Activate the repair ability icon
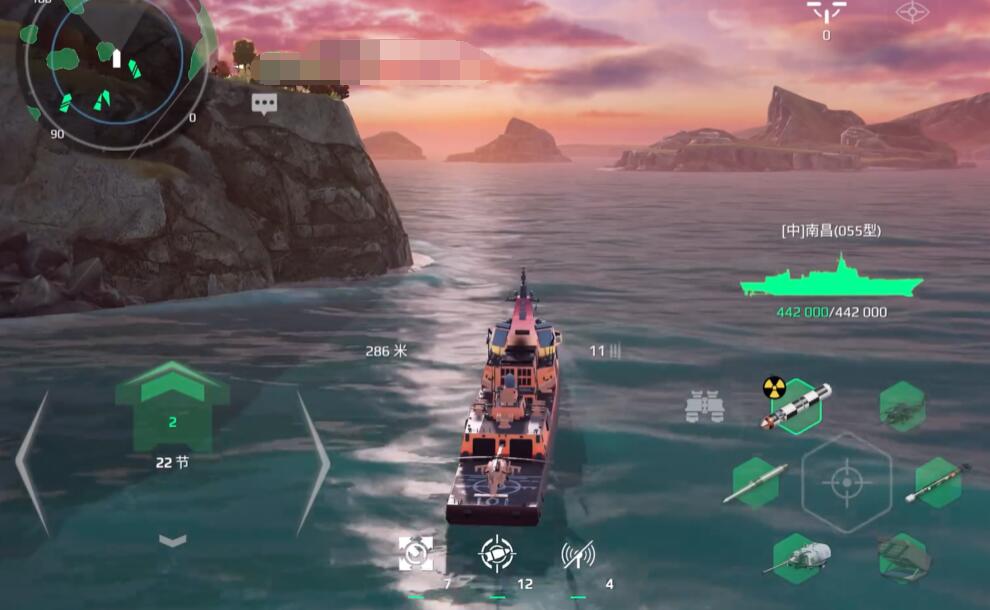Screen dimensions: 990x610 (x=416, y=553)
